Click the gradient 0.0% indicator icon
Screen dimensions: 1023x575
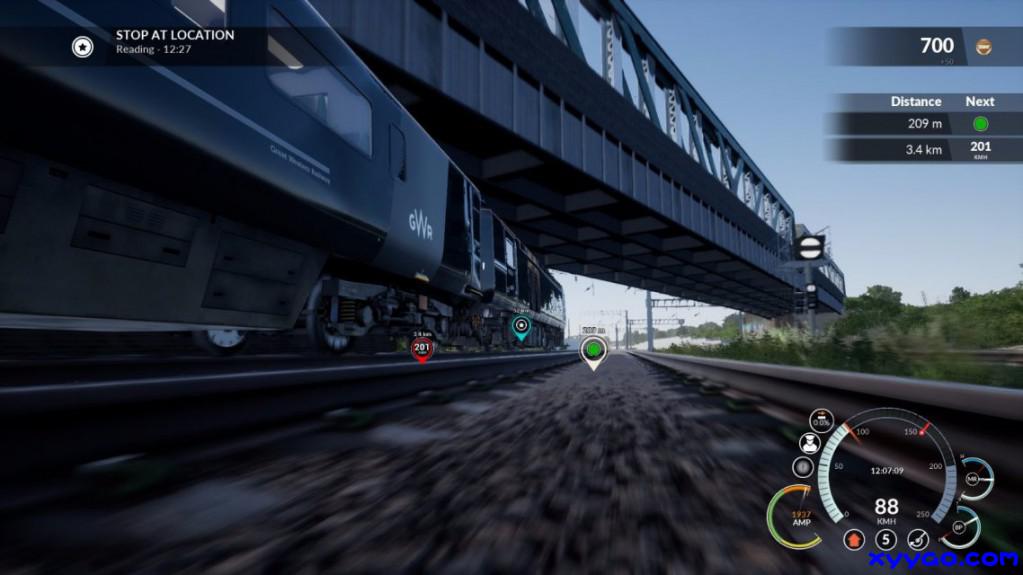coord(821,421)
